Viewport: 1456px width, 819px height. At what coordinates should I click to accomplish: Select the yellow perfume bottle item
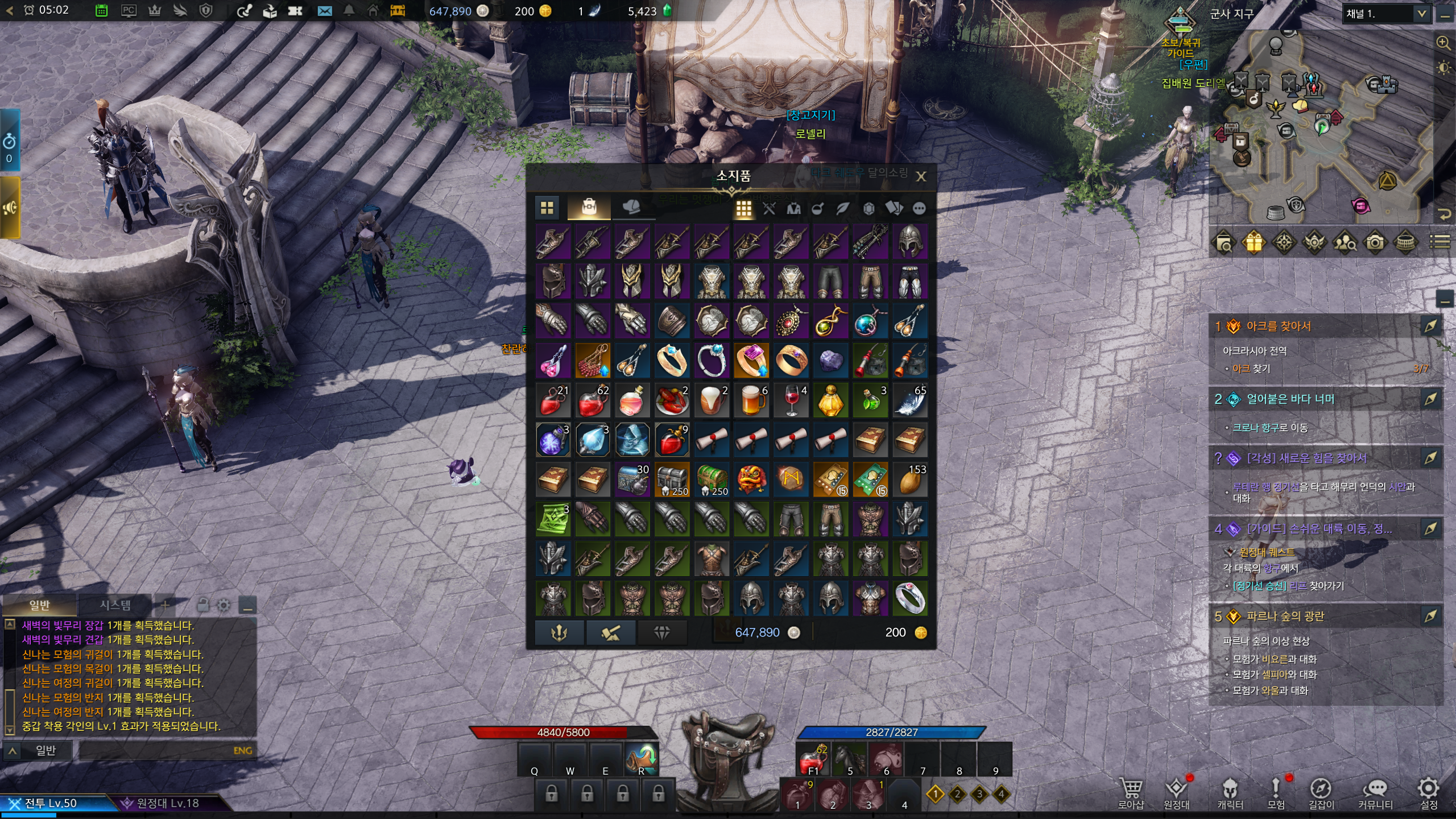[x=830, y=400]
